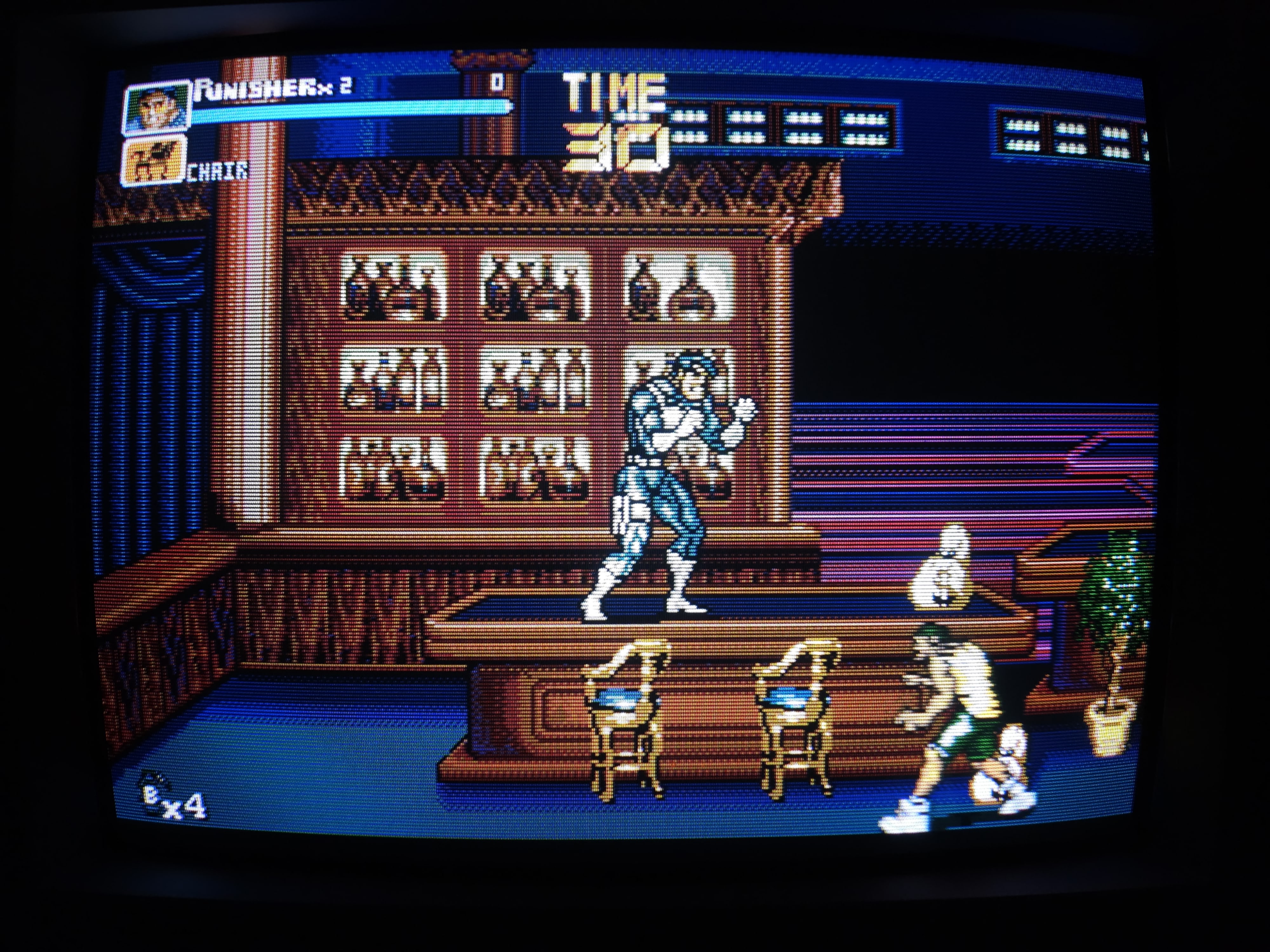The height and width of the screenshot is (952, 1270).
Task: Select the Chair weapon icon
Action: tap(154, 161)
